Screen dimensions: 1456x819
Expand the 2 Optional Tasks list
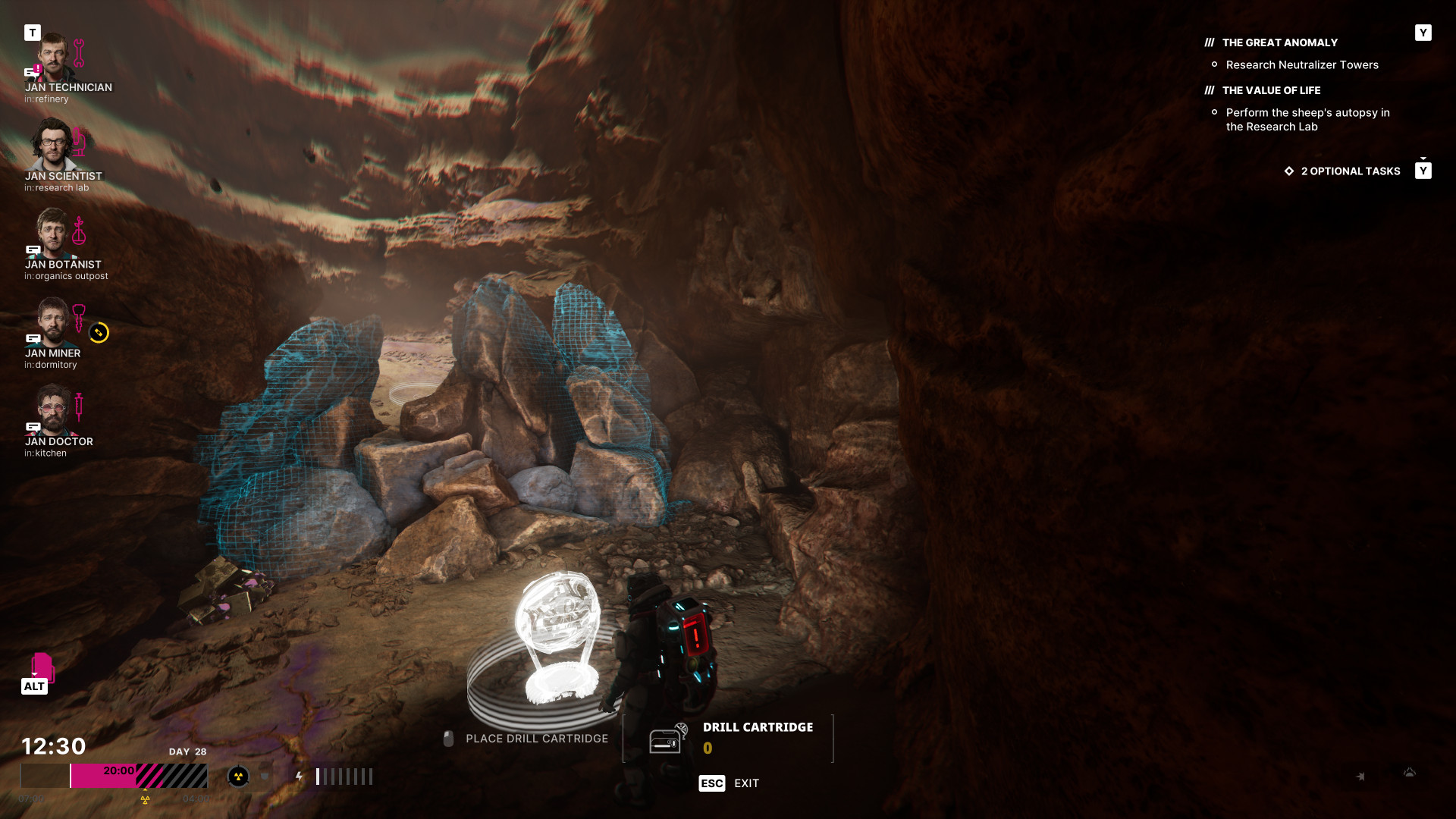(x=1350, y=171)
